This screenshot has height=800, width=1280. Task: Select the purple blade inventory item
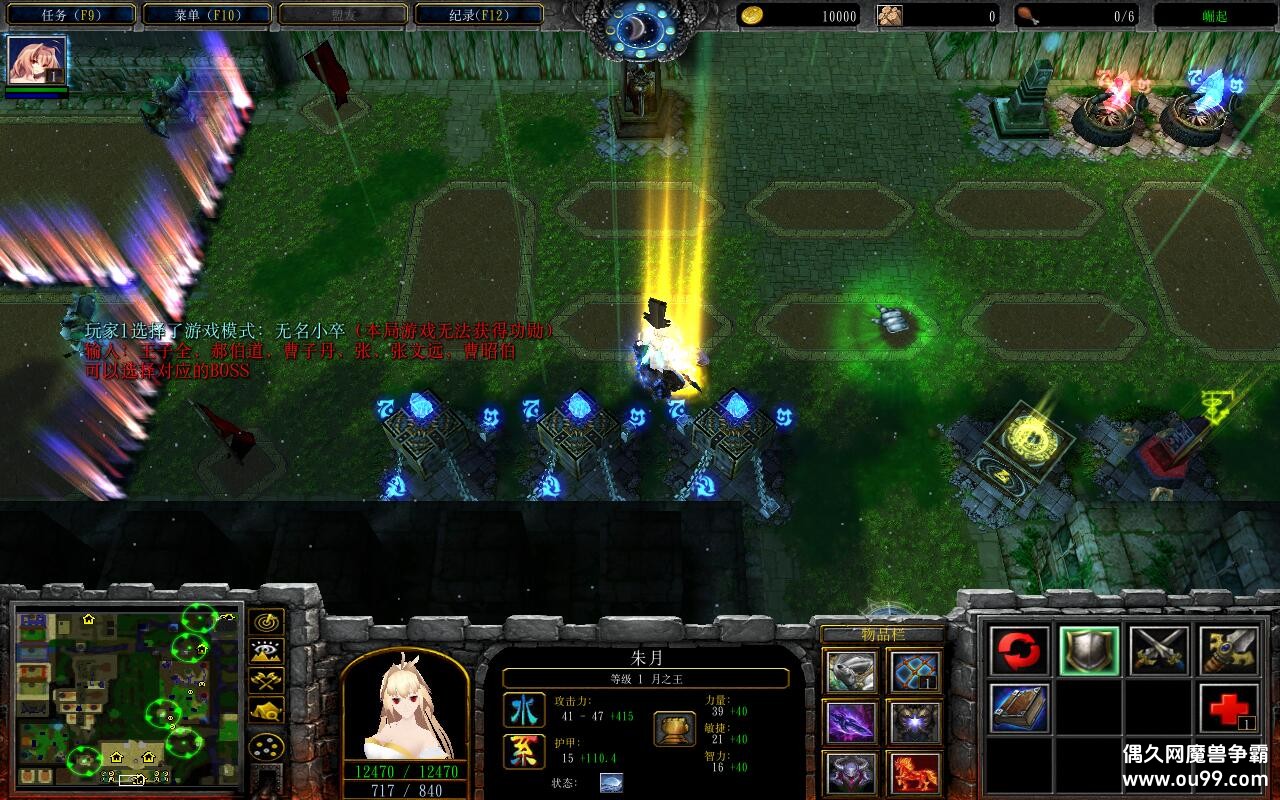click(x=852, y=722)
